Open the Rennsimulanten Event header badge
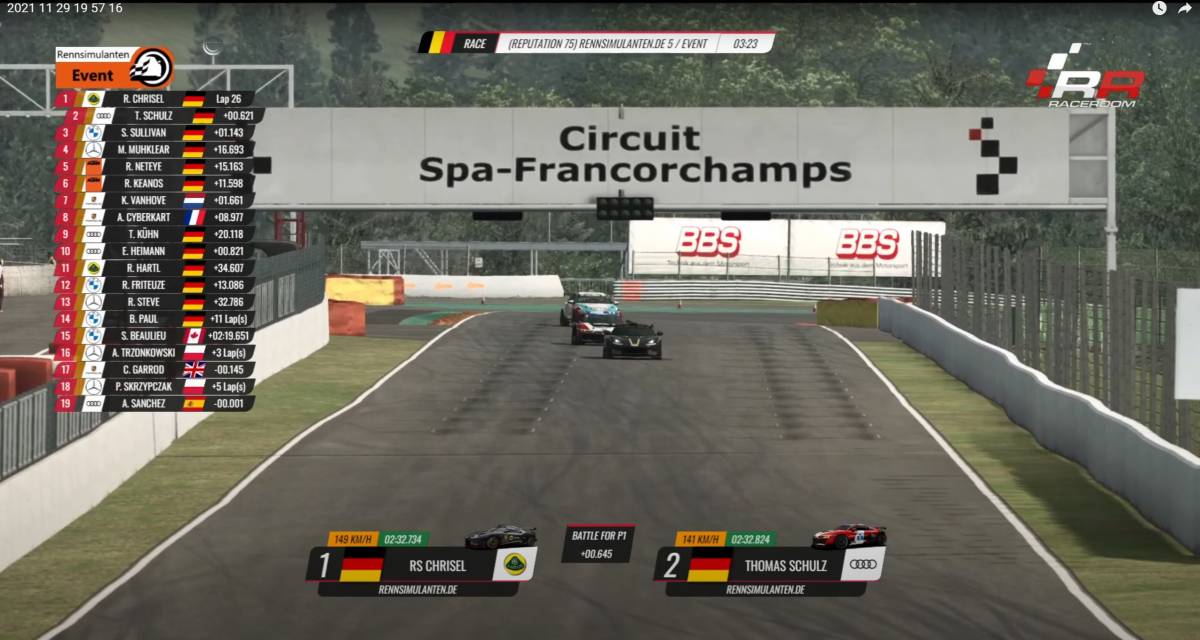The height and width of the screenshot is (640, 1200). tap(114, 68)
